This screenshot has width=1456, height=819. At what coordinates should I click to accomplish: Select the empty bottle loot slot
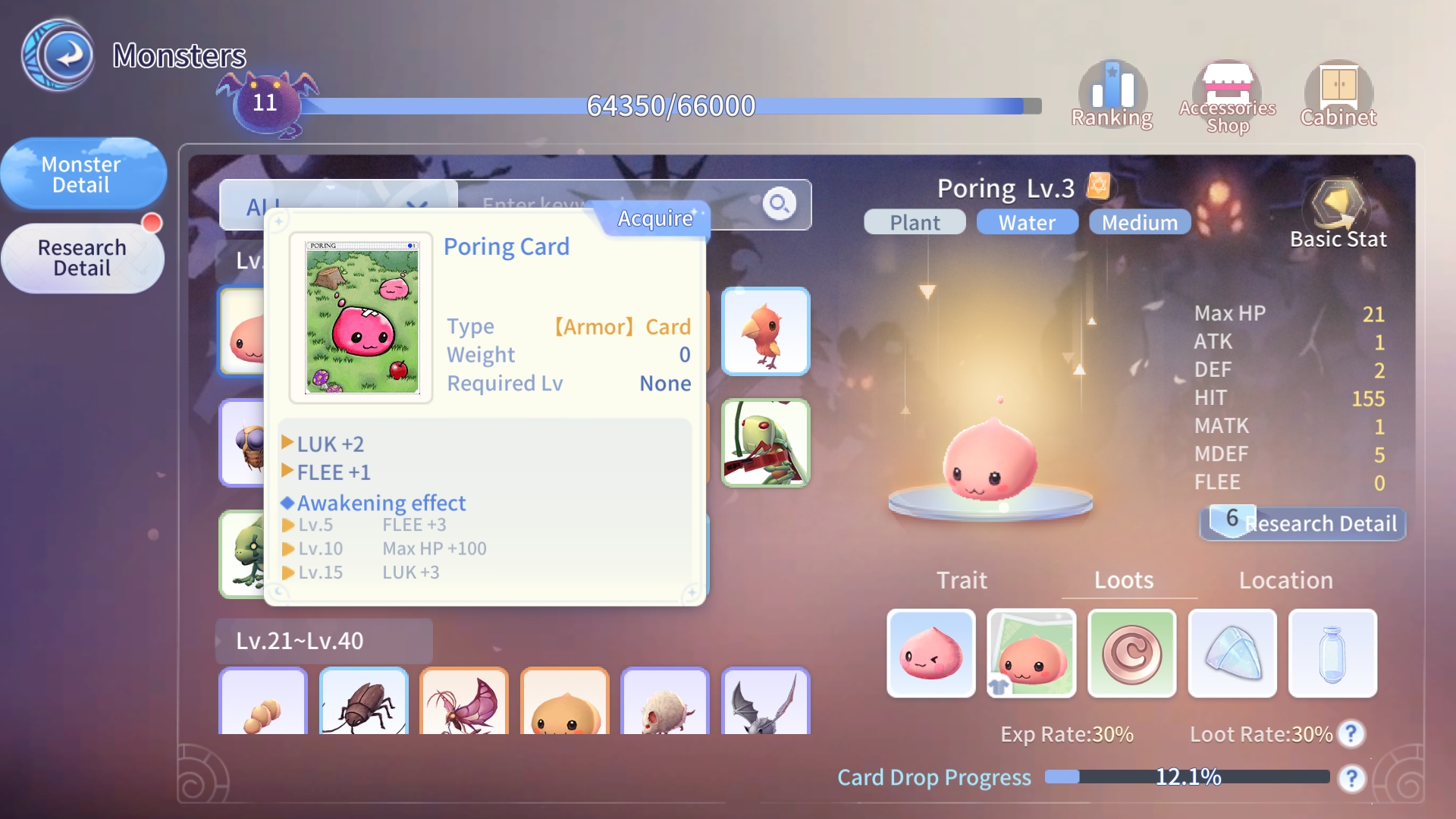(1332, 653)
